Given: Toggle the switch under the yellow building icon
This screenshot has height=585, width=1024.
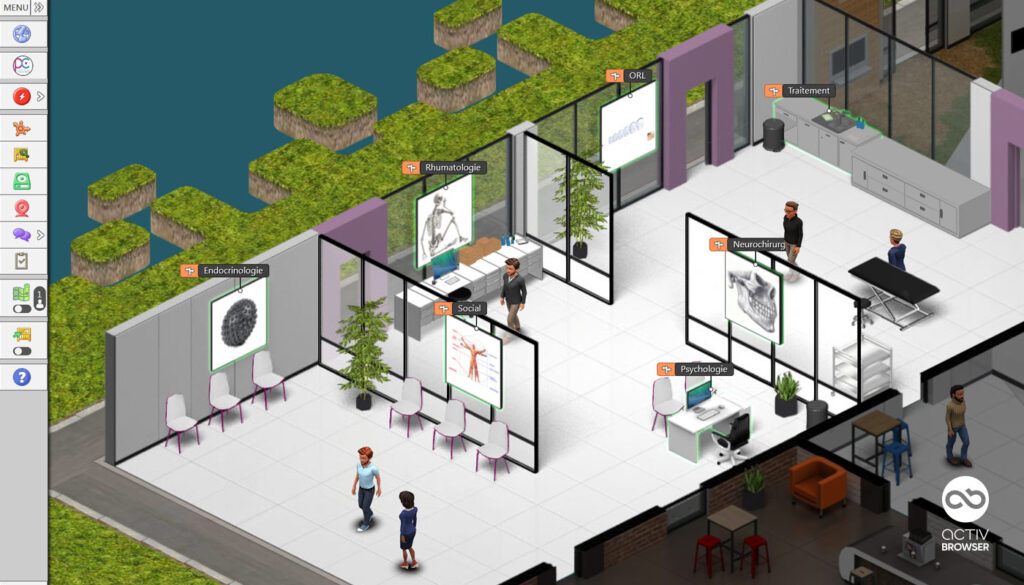Looking at the screenshot, I should [x=21, y=351].
